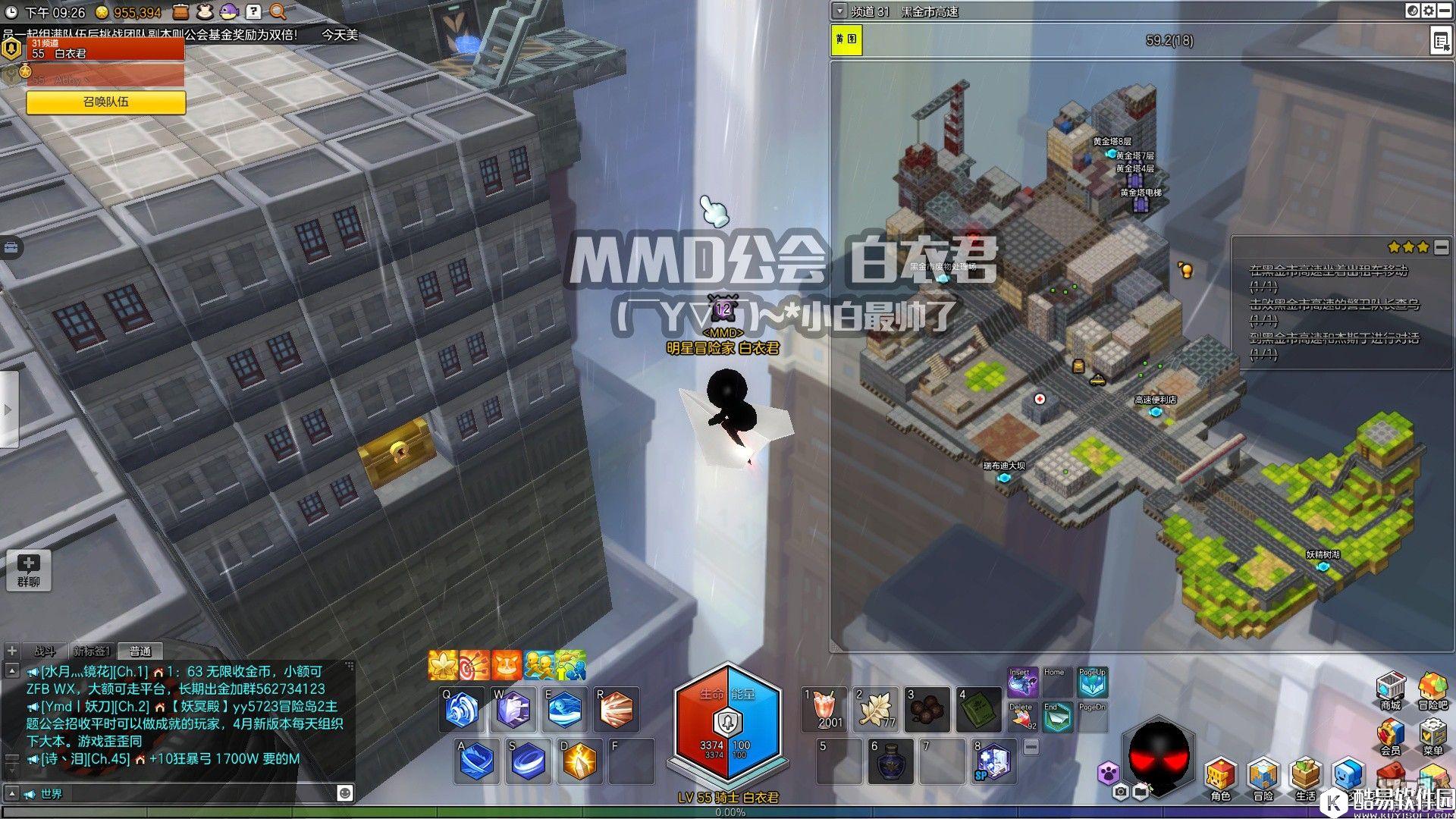The height and width of the screenshot is (819, 1456).
Task: Activate the golden D skill icon
Action: 579,761
